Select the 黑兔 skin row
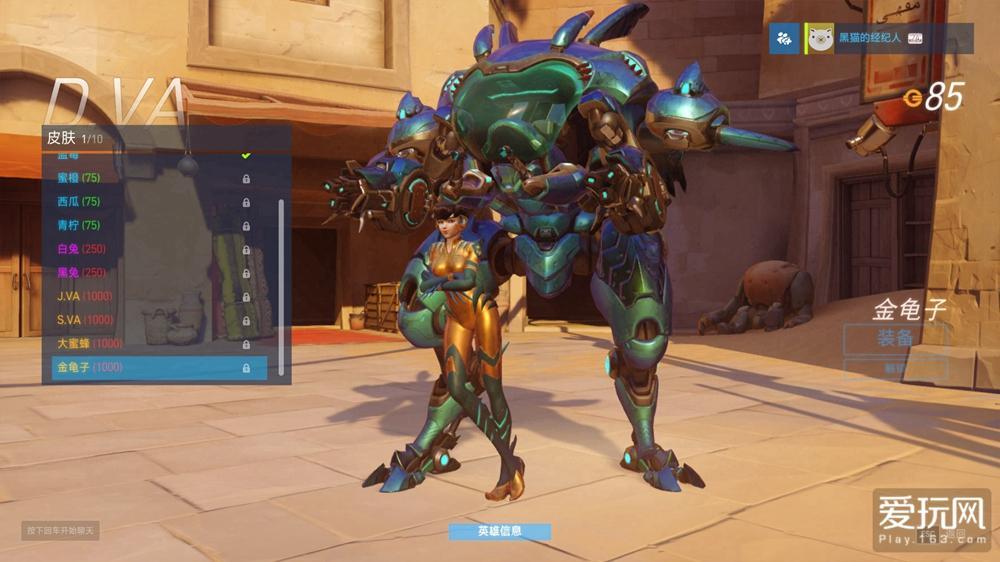The image size is (1000, 562). pos(150,272)
